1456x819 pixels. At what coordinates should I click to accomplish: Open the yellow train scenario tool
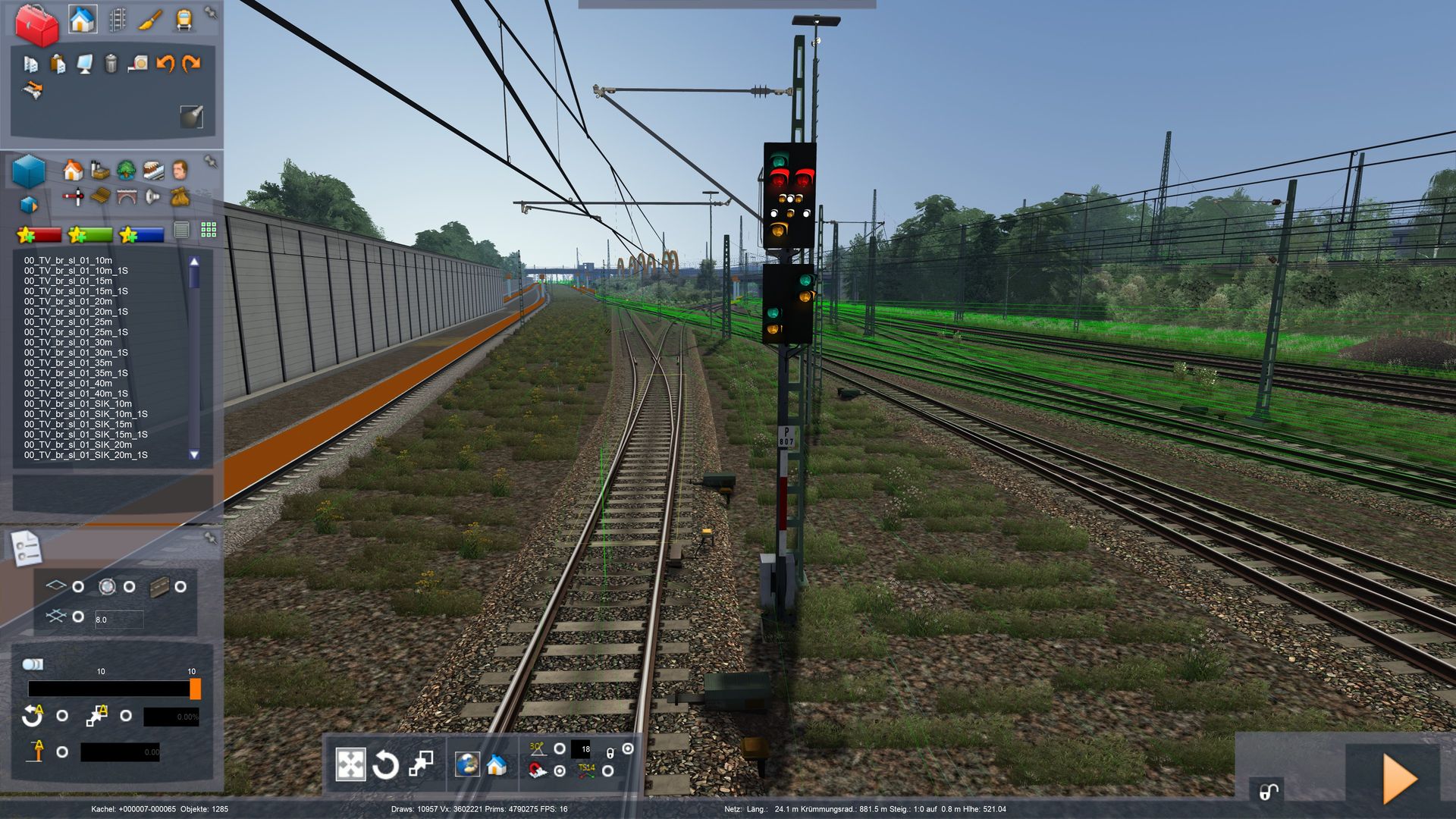tap(184, 20)
